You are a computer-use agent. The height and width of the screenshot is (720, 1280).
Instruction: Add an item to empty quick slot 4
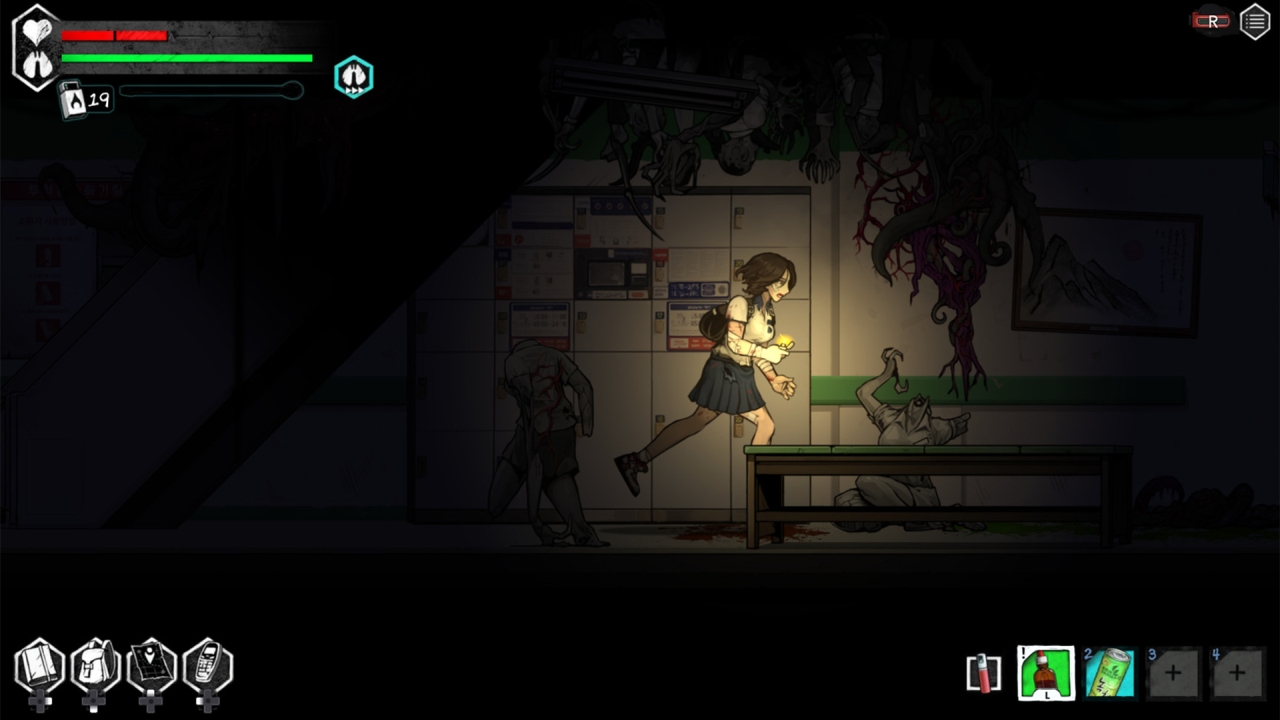coord(1238,672)
